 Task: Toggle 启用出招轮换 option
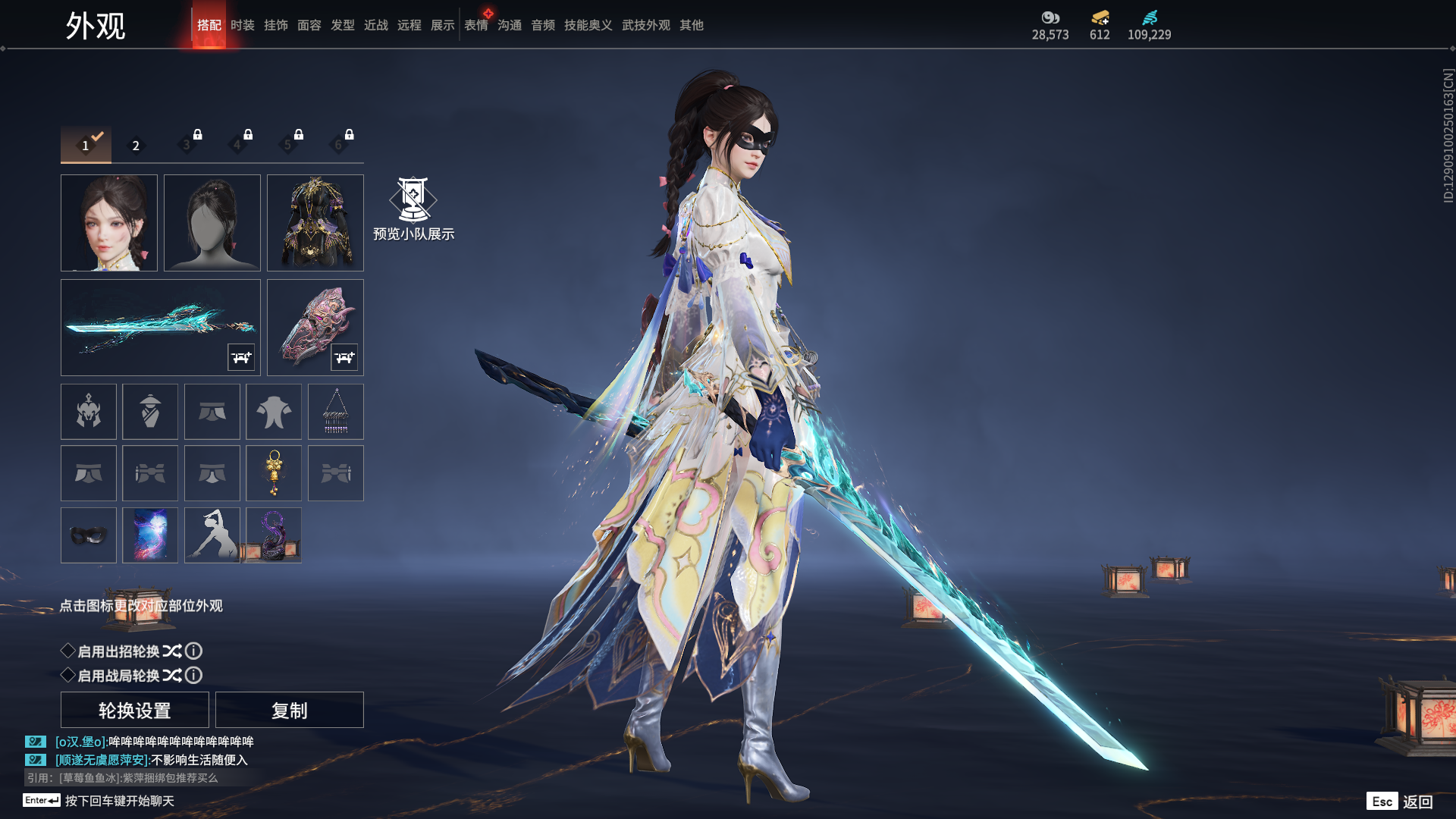point(68,651)
